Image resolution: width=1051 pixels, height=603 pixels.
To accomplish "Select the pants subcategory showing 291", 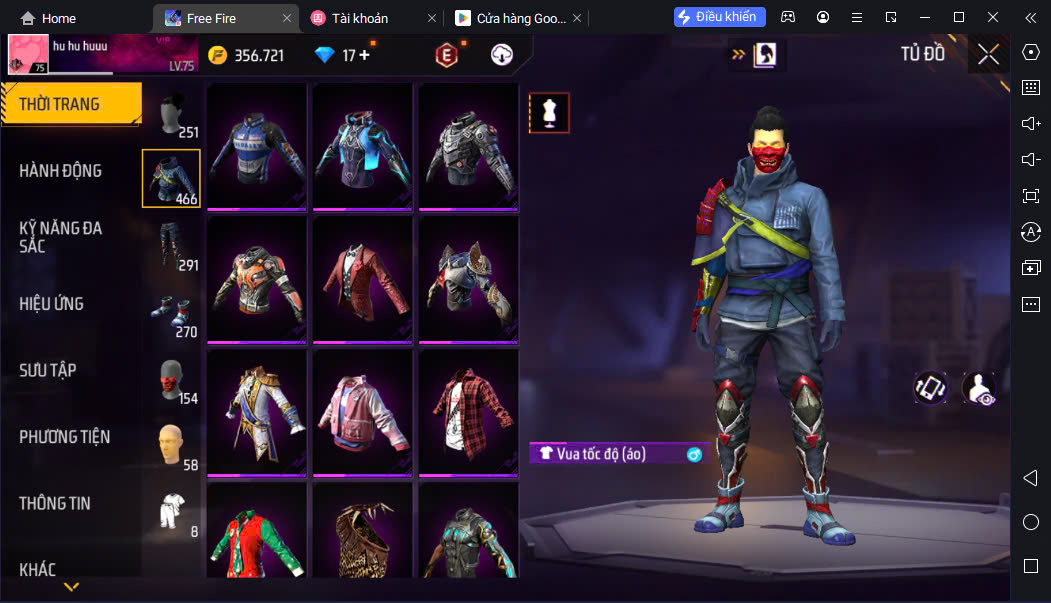I will [173, 247].
